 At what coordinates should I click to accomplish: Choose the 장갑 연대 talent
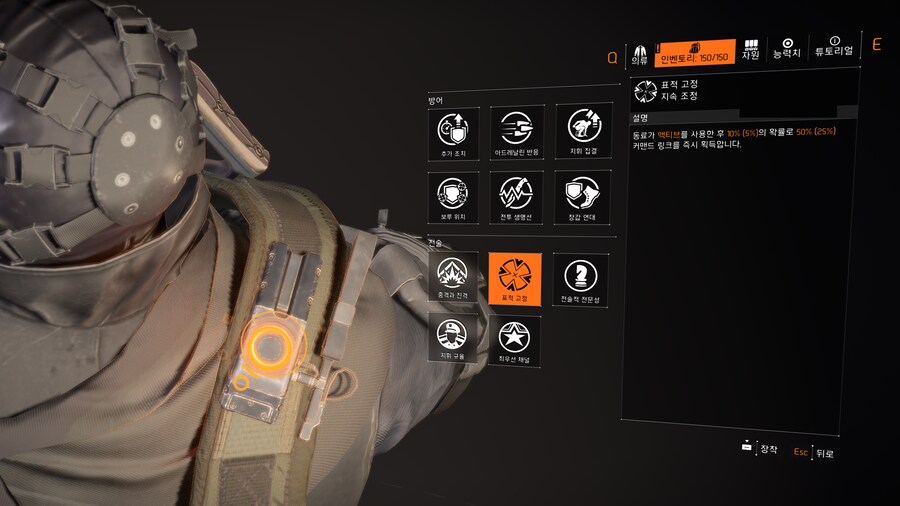[580, 197]
